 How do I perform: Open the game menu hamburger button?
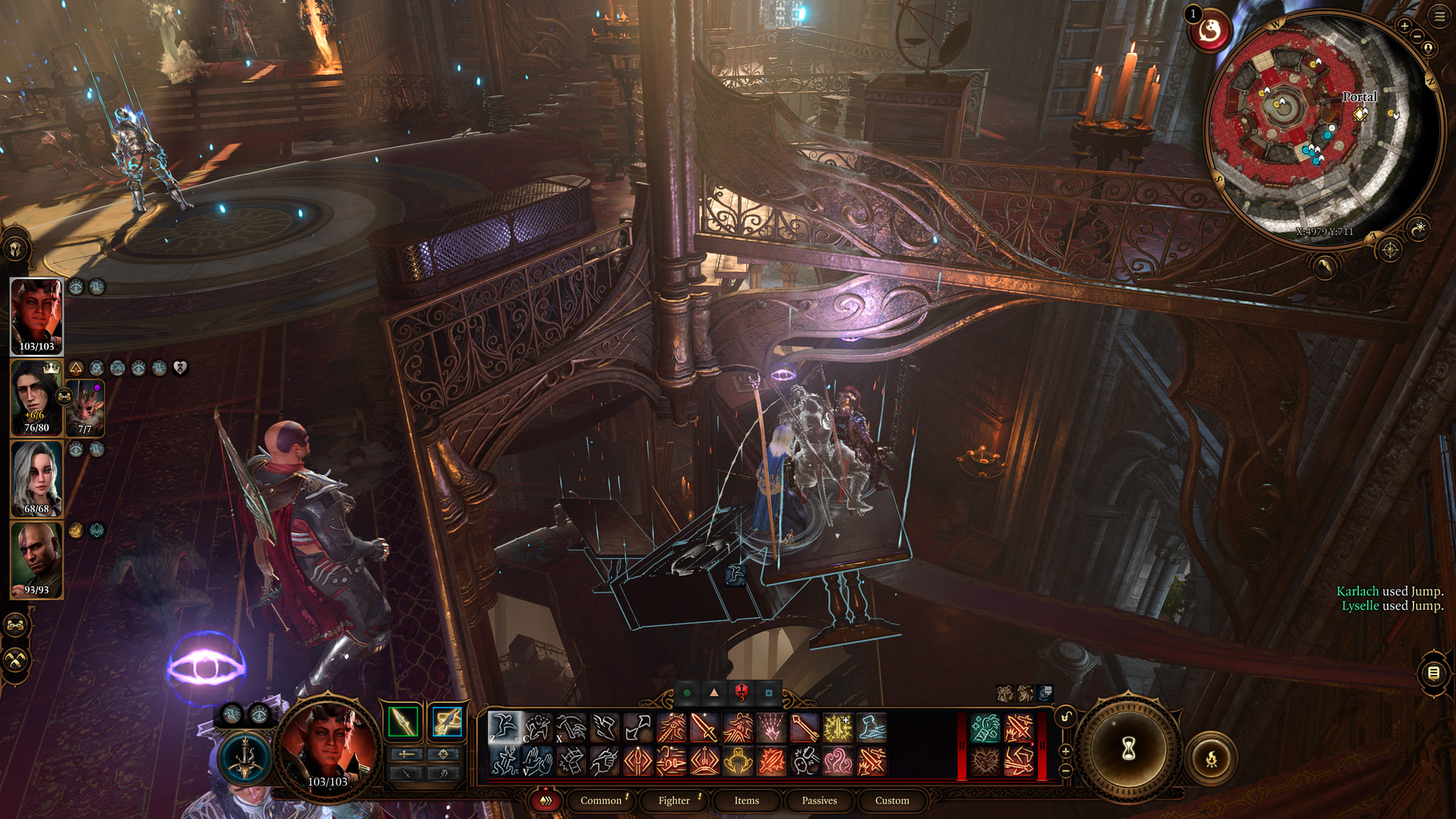coord(1439,16)
